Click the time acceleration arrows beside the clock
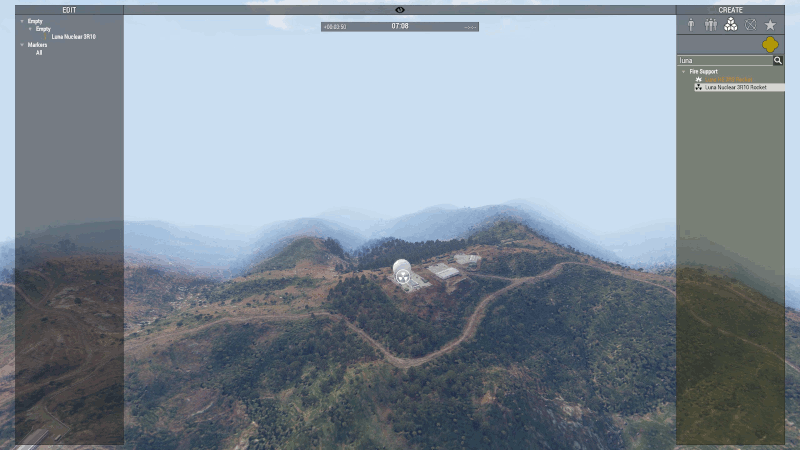800x450 pixels. tap(471, 27)
